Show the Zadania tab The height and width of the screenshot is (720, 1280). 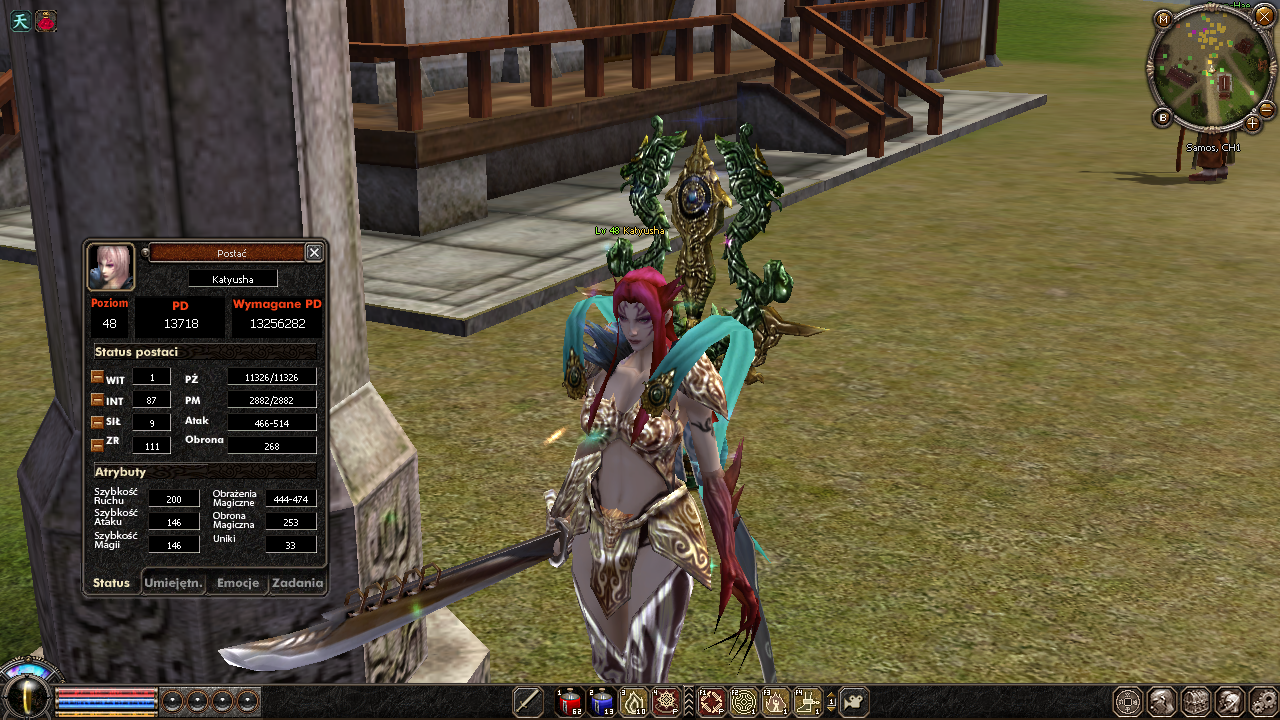(x=297, y=583)
